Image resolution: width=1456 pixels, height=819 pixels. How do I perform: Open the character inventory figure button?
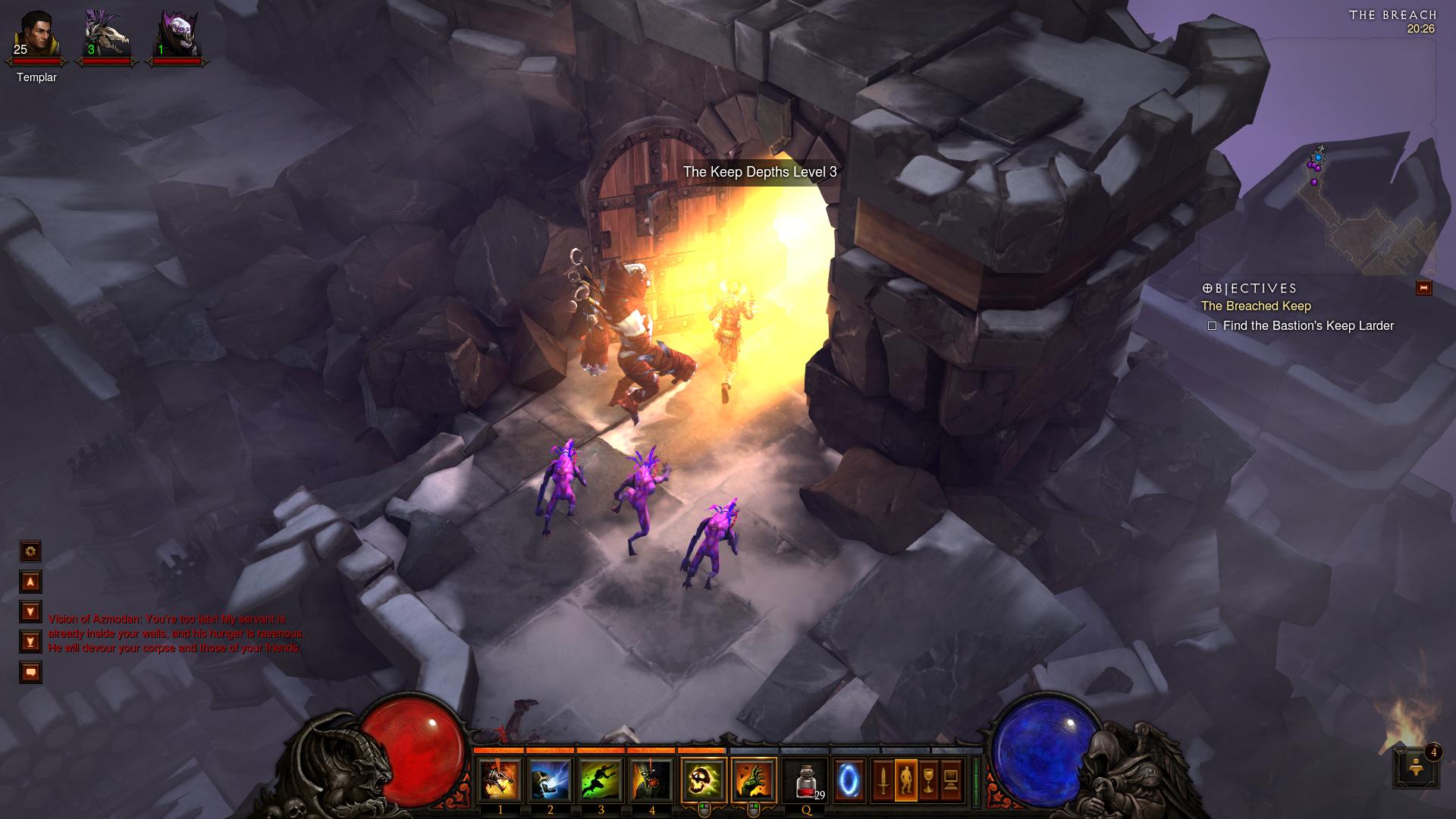(x=905, y=780)
